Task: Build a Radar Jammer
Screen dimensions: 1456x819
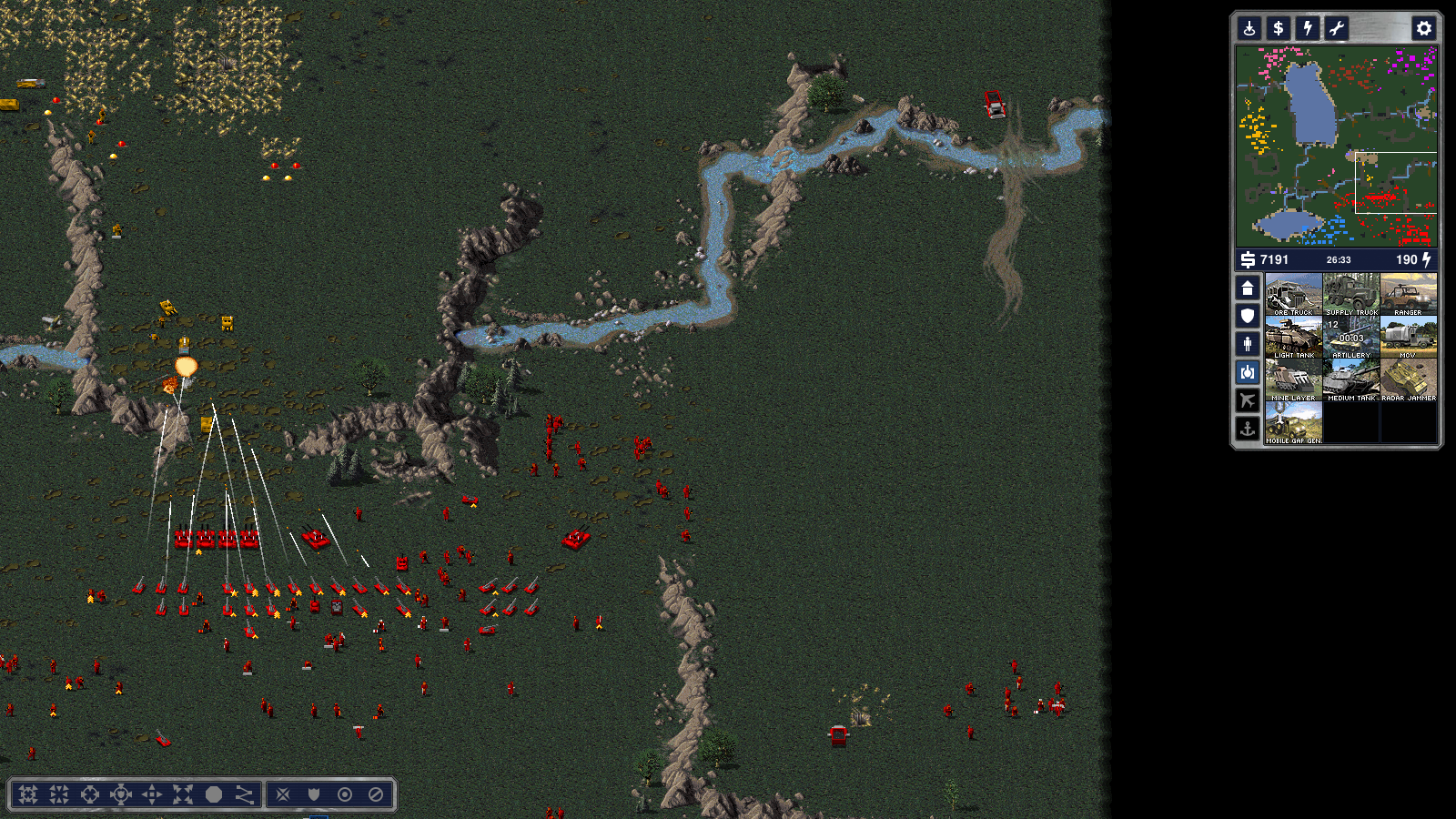Action: coord(1409,380)
